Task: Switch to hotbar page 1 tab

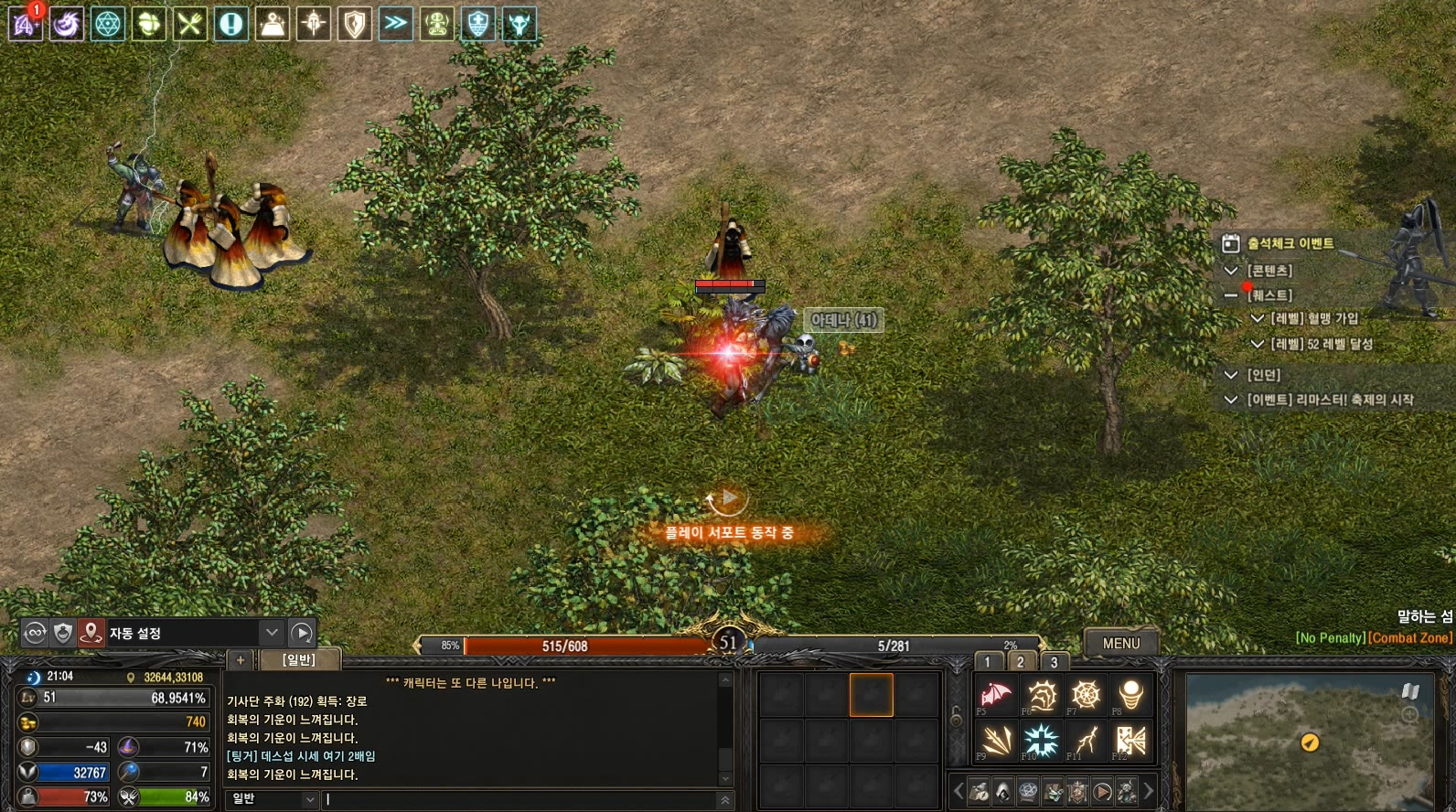Action: coord(988,662)
